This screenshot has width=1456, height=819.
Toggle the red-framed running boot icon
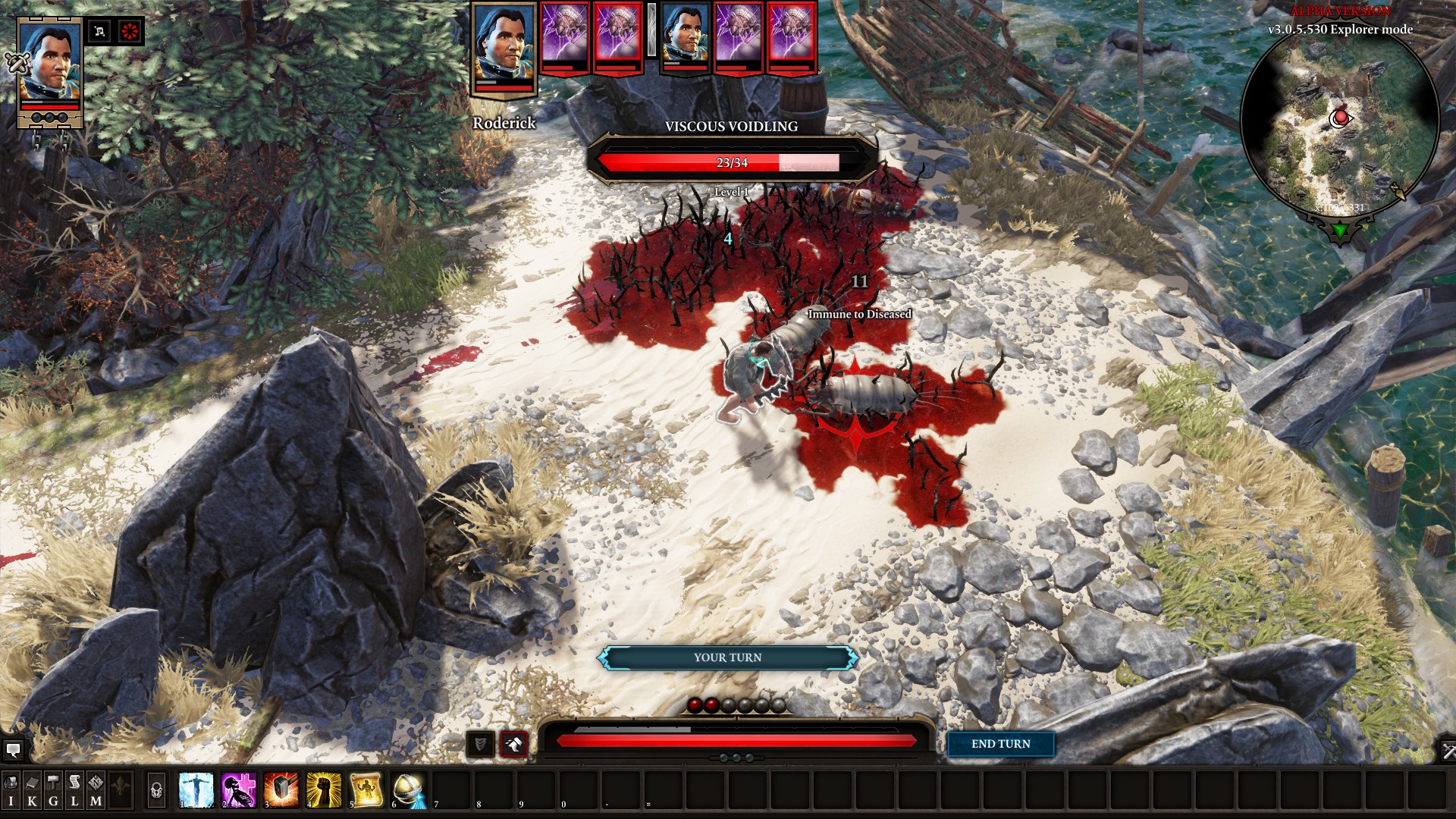[x=513, y=745]
